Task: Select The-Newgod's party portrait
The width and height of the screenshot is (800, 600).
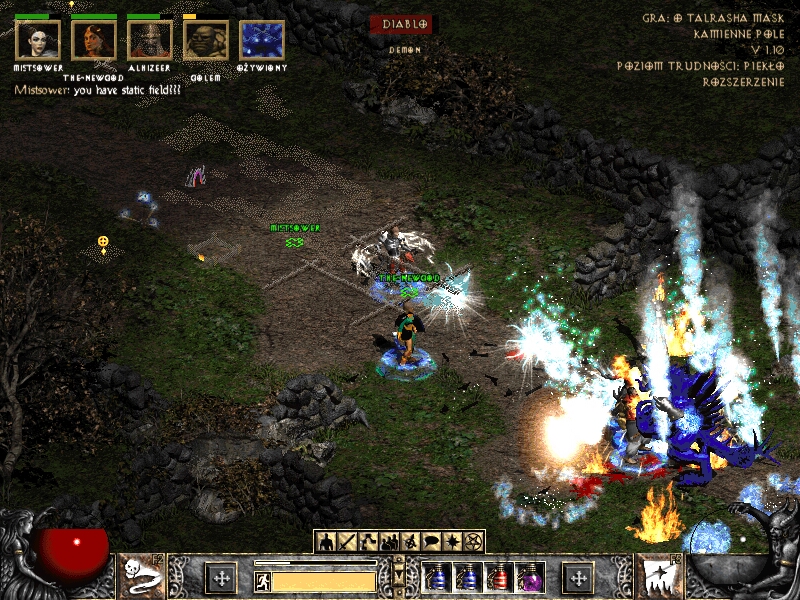Action: click(94, 41)
